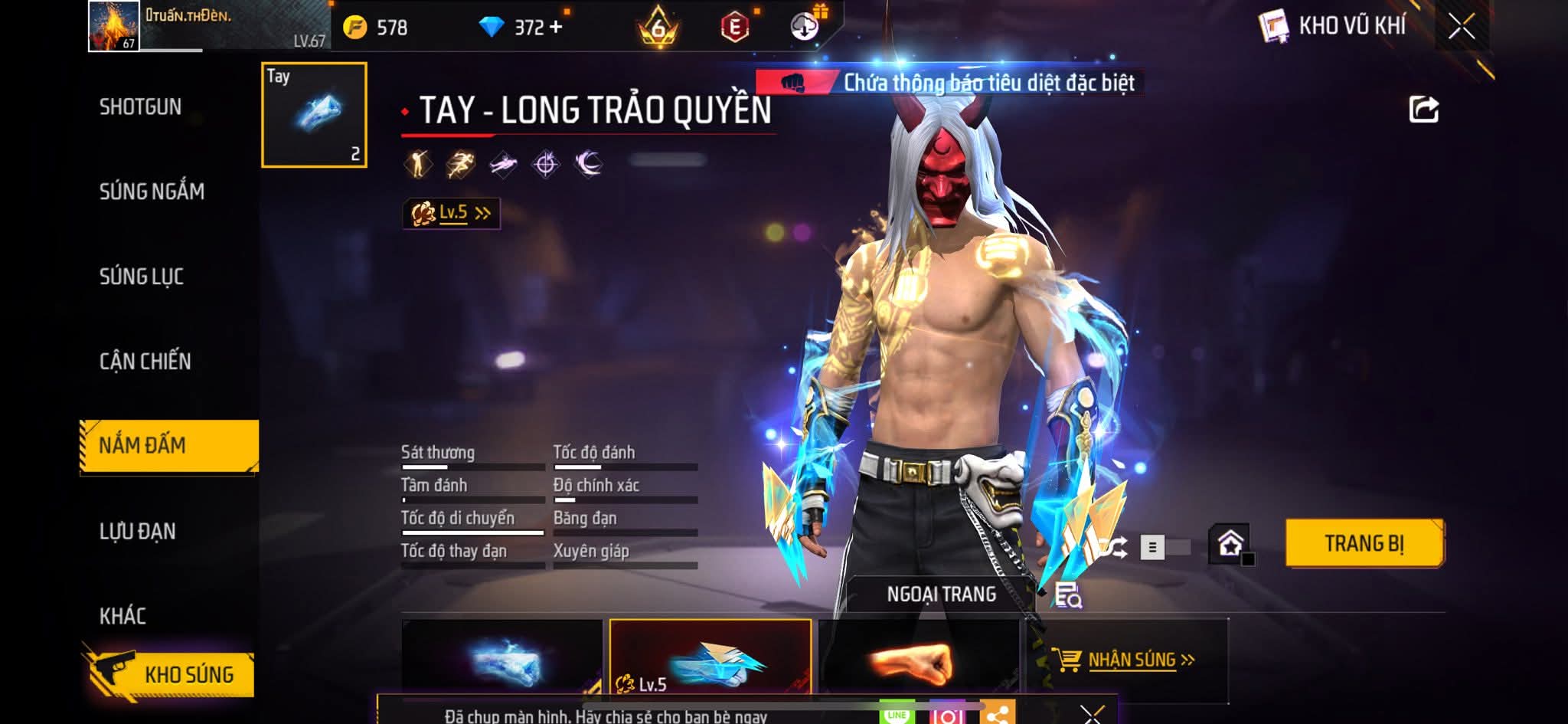Open the house-star display icon
1568x724 pixels.
[x=1230, y=545]
